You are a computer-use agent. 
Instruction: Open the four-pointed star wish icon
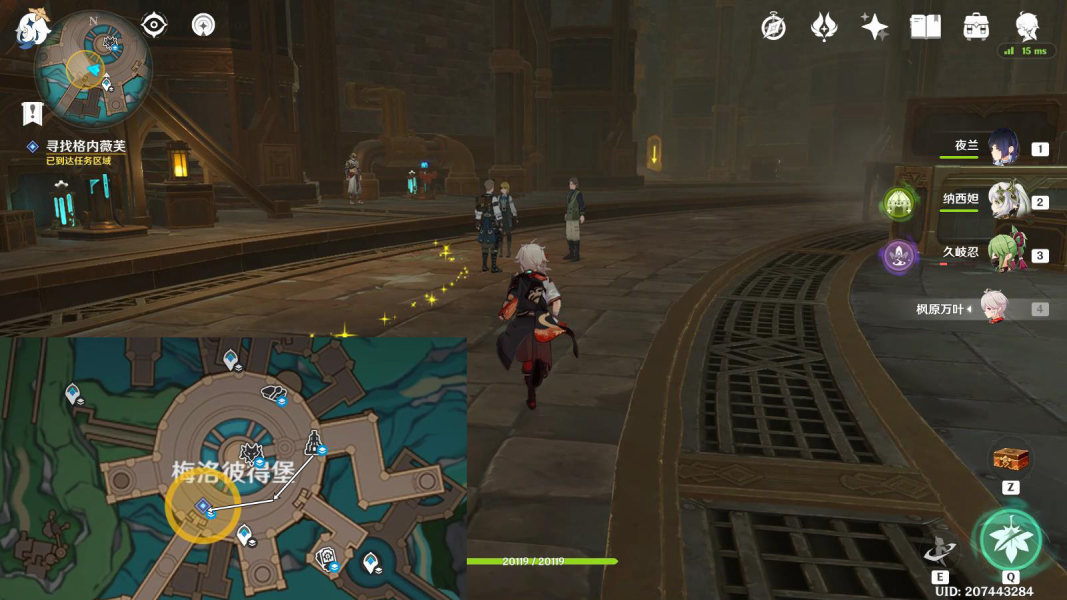875,27
